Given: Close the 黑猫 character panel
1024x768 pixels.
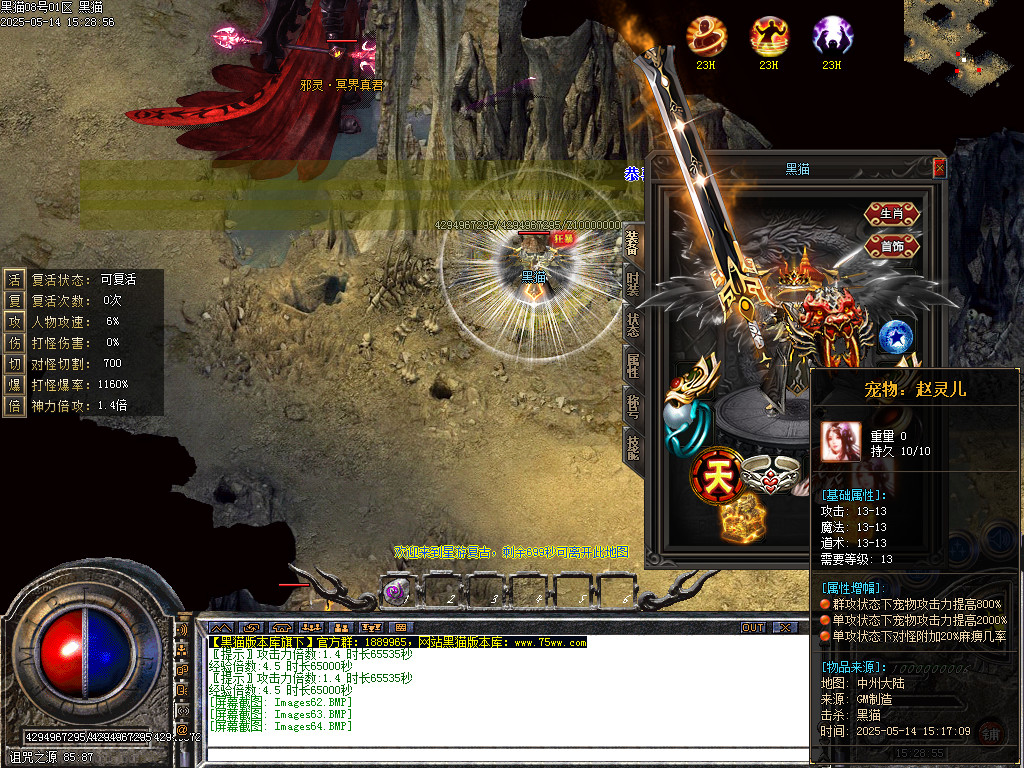Looking at the screenshot, I should (939, 169).
